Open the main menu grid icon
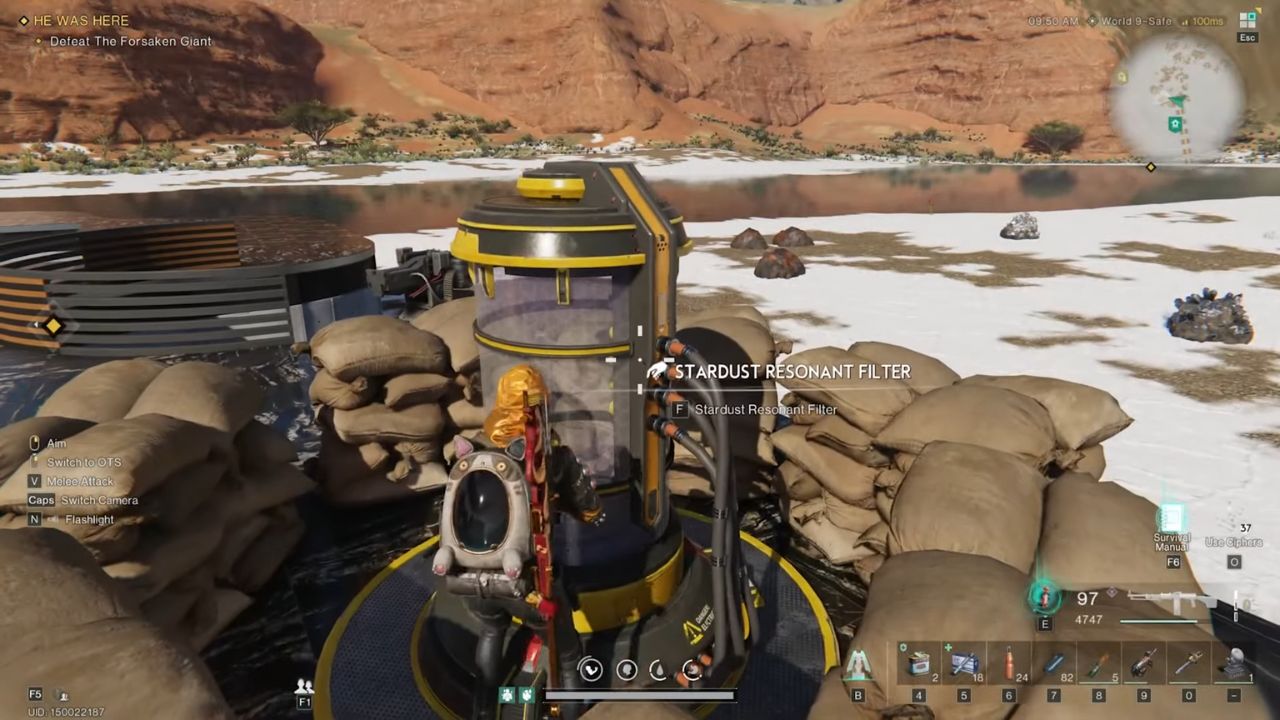Screen dimensions: 1280x720 click(x=1247, y=19)
